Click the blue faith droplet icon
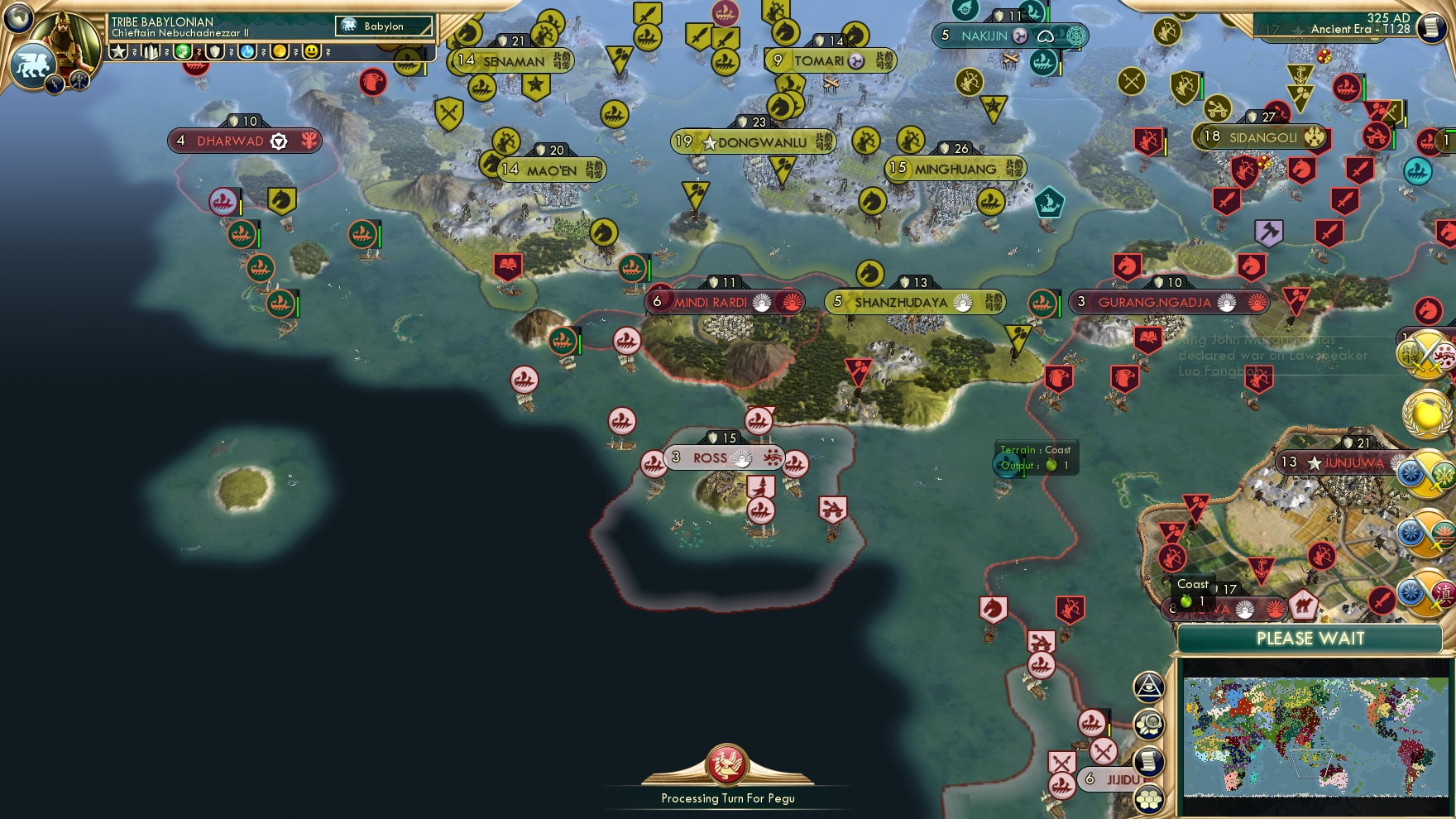 (246, 52)
